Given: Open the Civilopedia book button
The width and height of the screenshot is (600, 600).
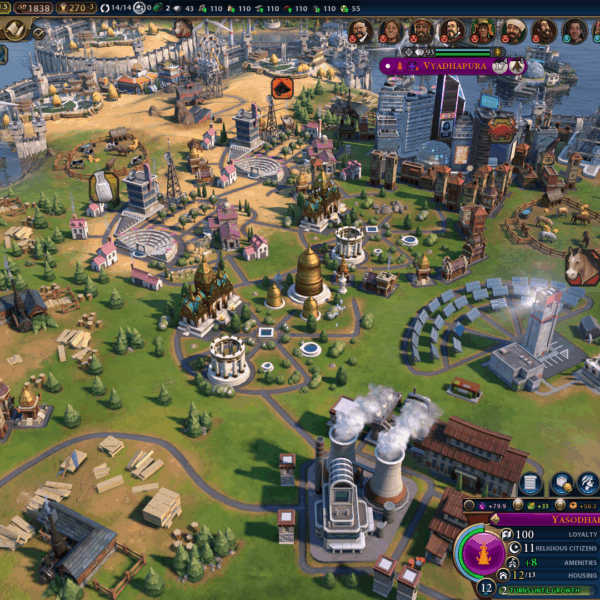Looking at the screenshot, I should point(15,30).
